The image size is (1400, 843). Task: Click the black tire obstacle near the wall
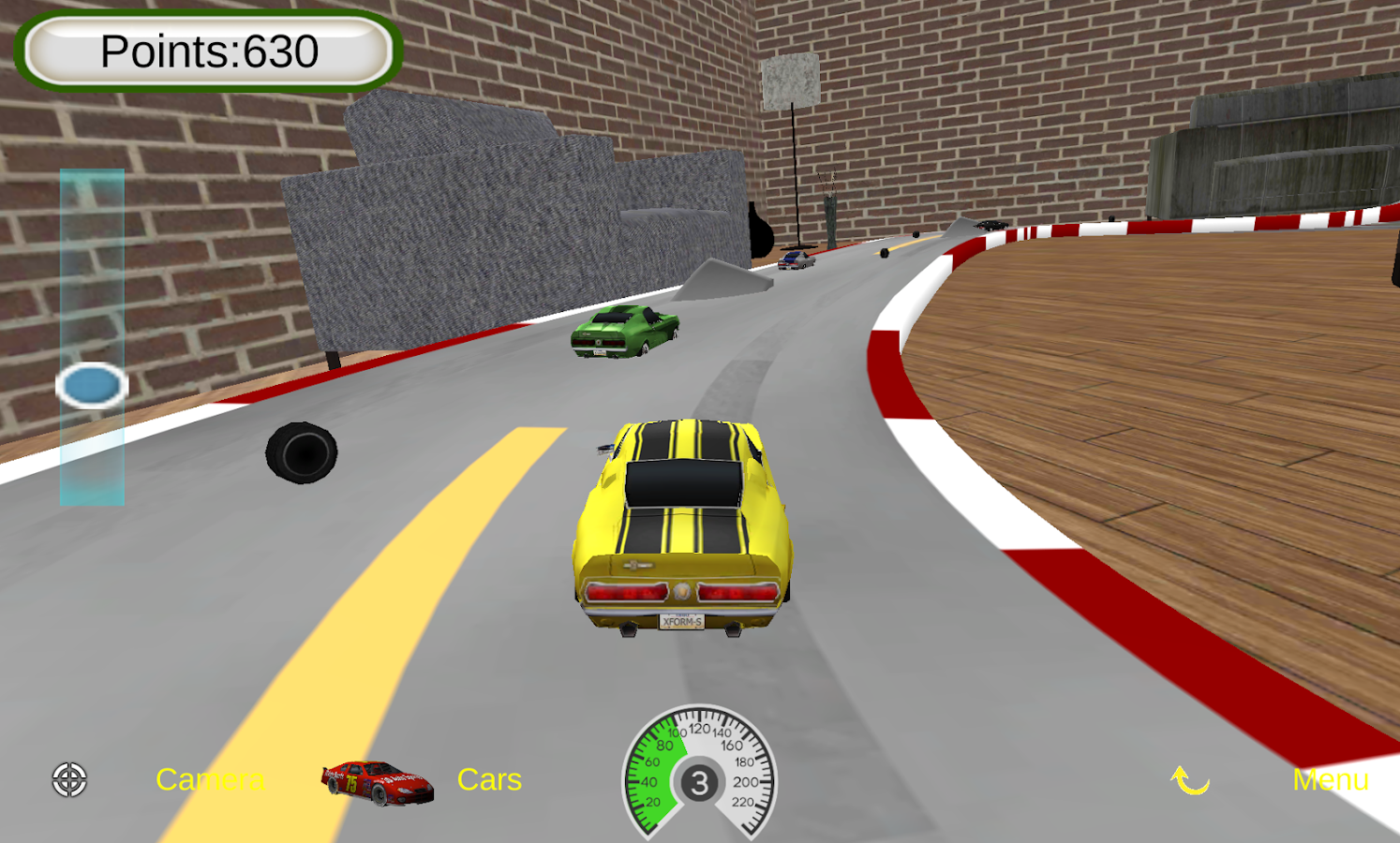[x=302, y=452]
